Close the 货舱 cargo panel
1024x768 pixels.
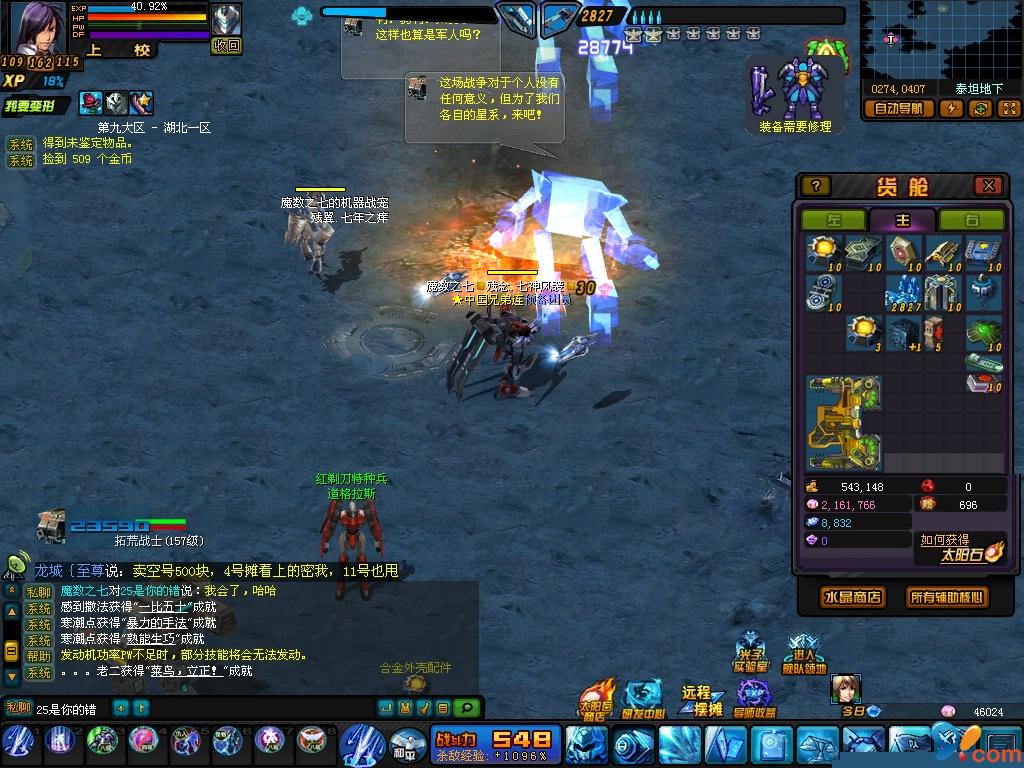(988, 186)
